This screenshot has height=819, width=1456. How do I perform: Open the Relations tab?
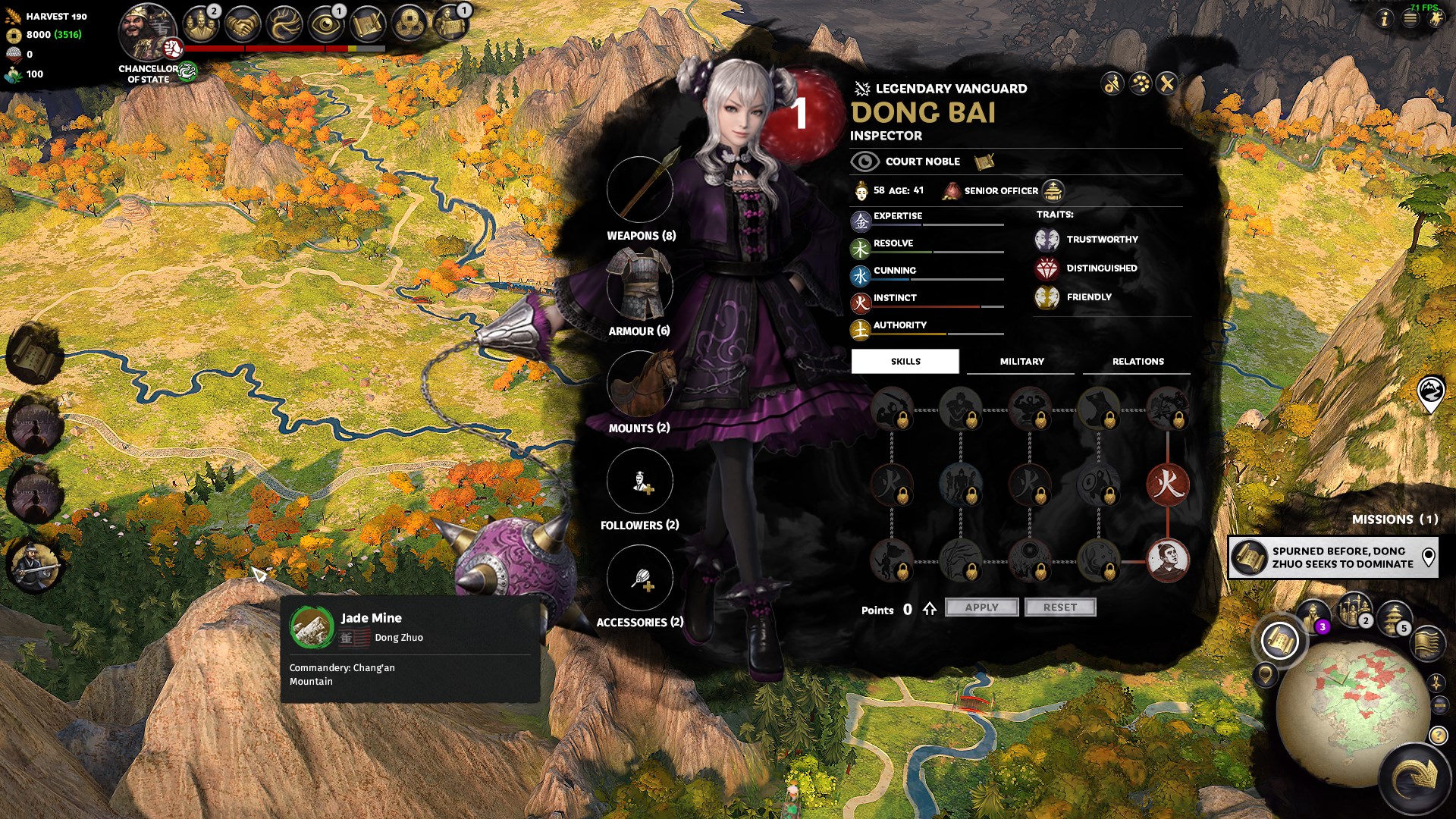tap(1137, 362)
